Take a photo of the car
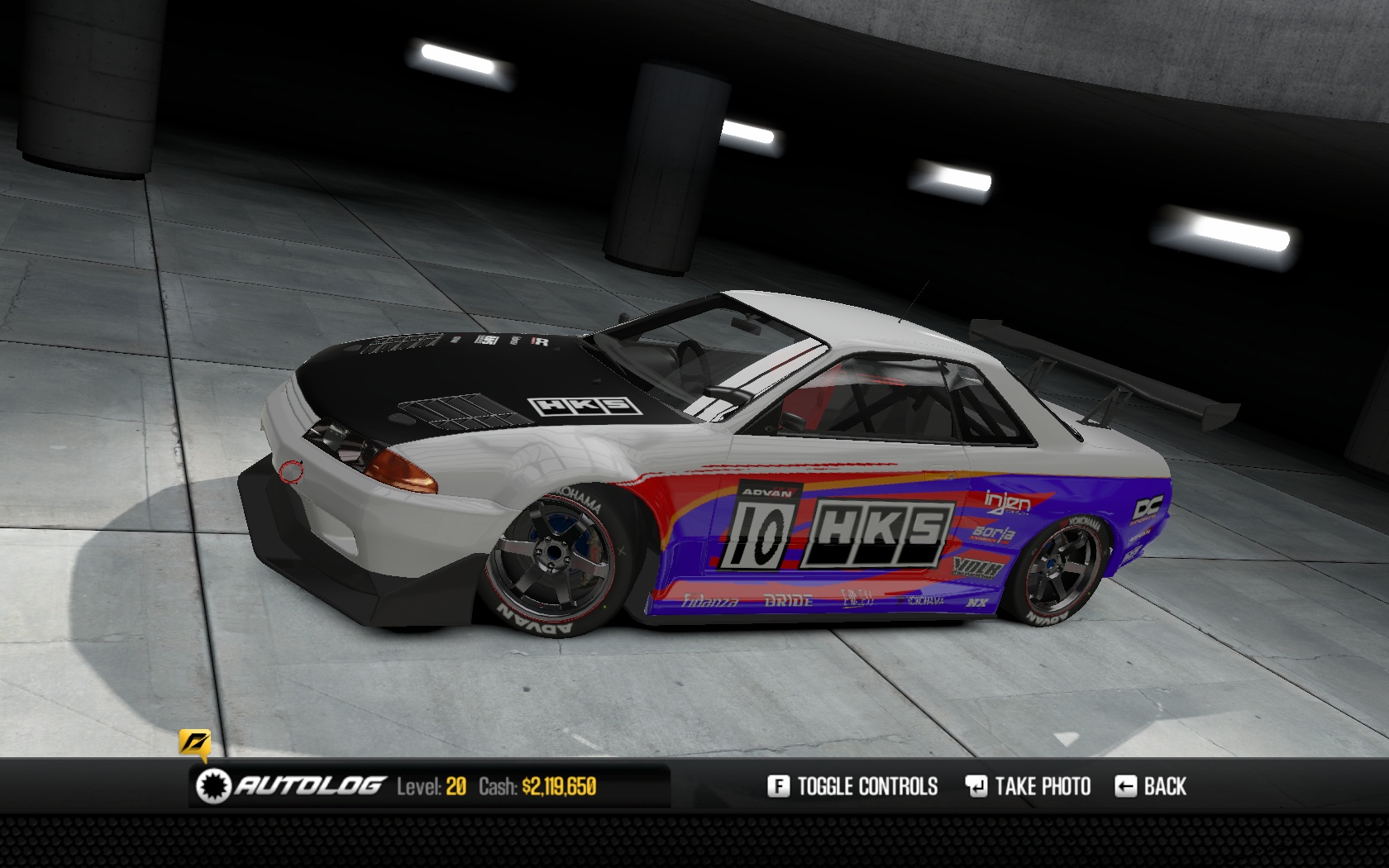The width and height of the screenshot is (1389, 868). click(x=1028, y=786)
